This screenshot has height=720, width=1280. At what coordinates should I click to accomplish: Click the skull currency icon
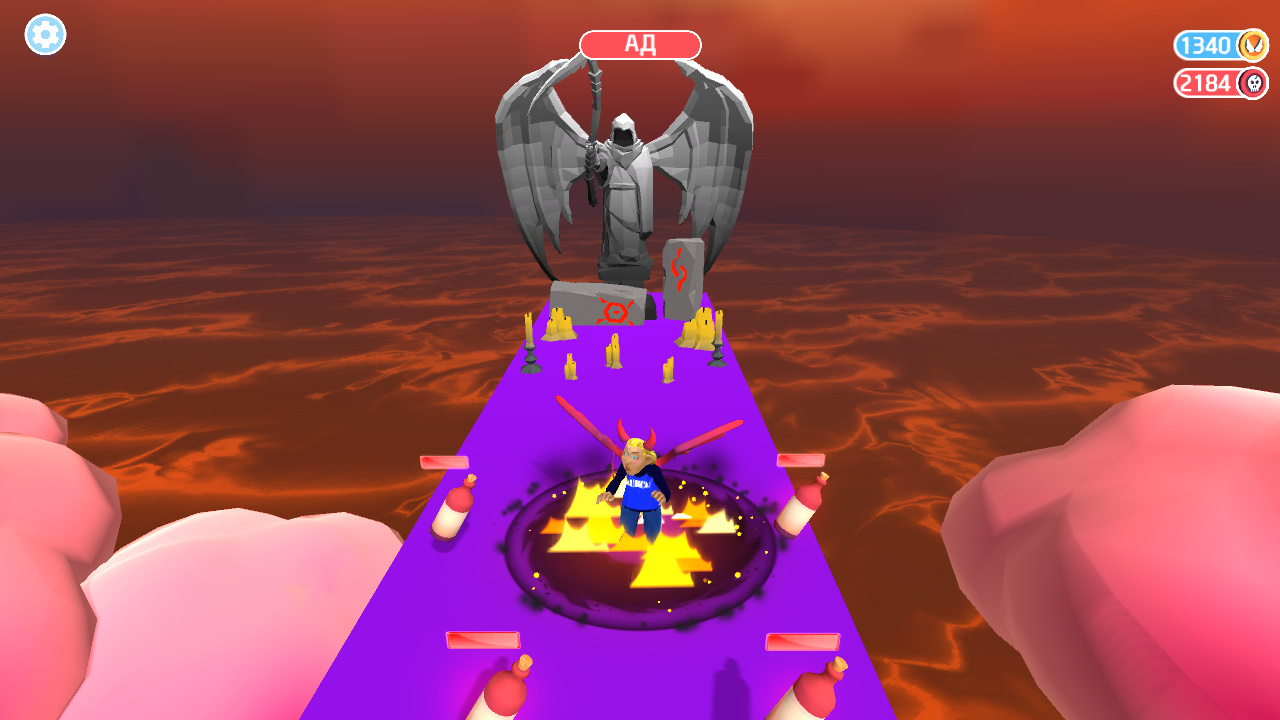(1253, 84)
